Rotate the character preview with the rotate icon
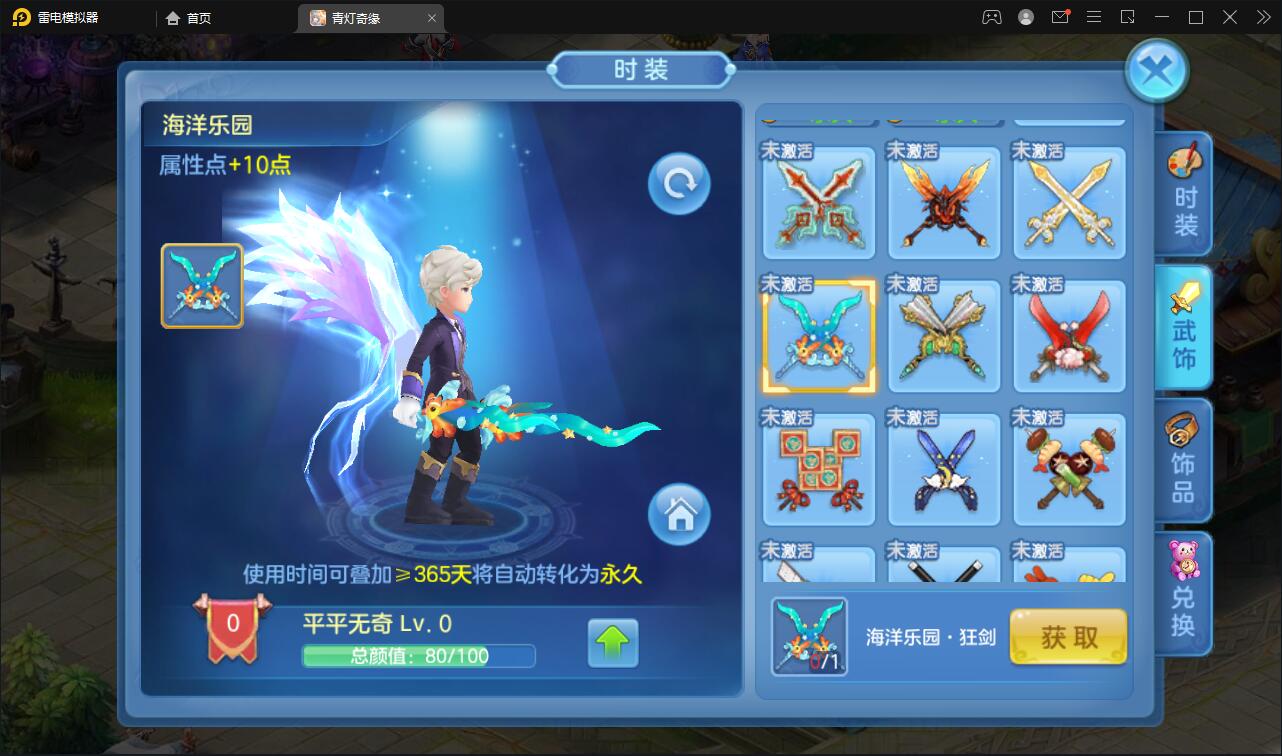The height and width of the screenshot is (756, 1282). pos(678,183)
